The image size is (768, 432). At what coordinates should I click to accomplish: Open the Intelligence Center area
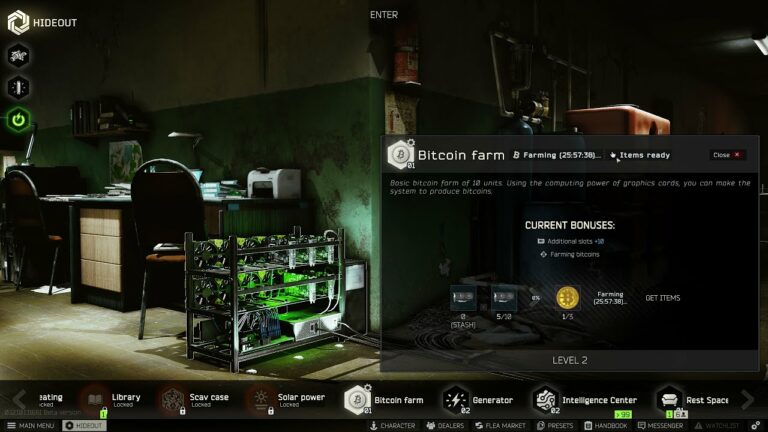pos(585,400)
